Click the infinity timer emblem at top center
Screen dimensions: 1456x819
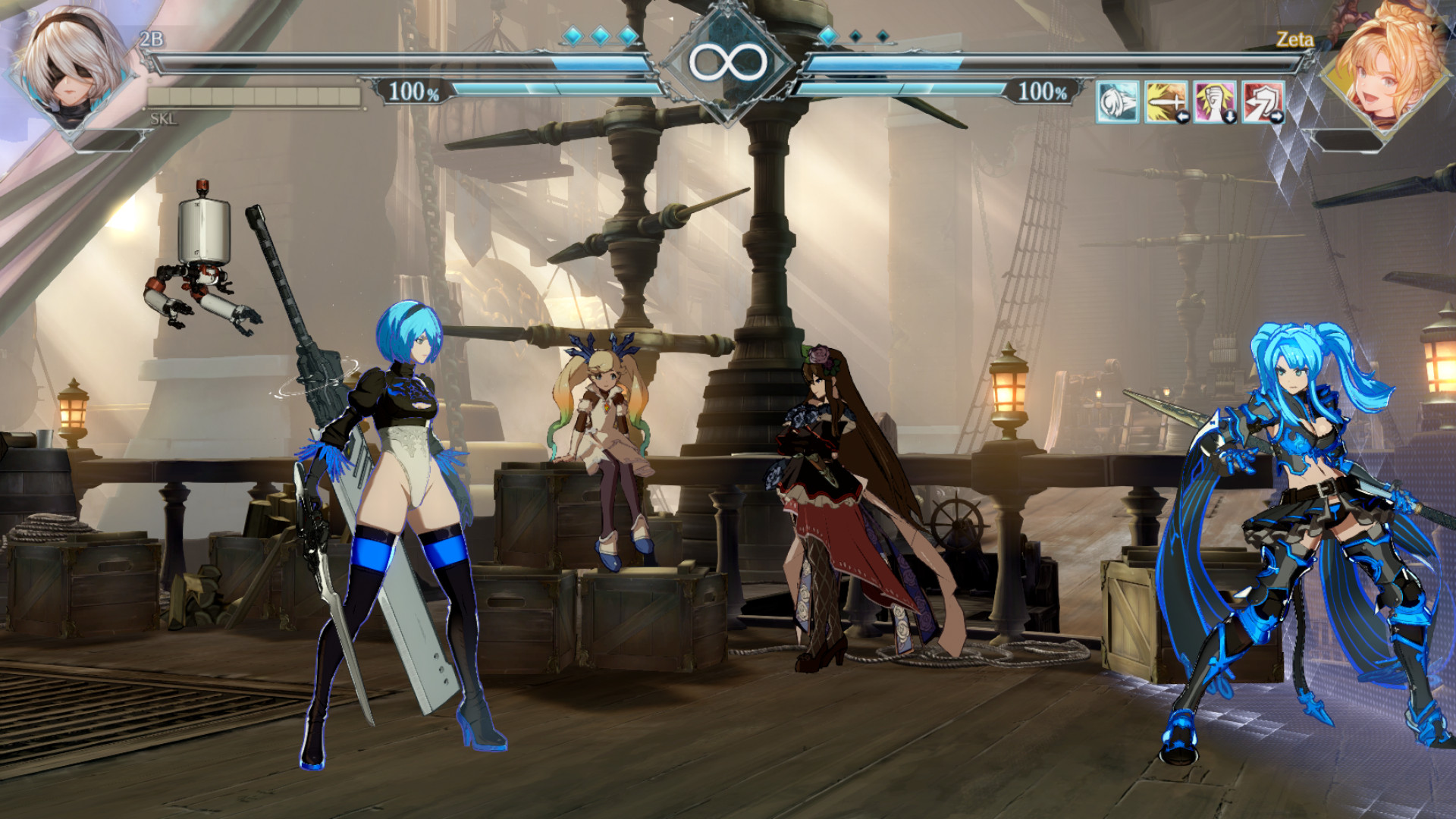(730, 62)
